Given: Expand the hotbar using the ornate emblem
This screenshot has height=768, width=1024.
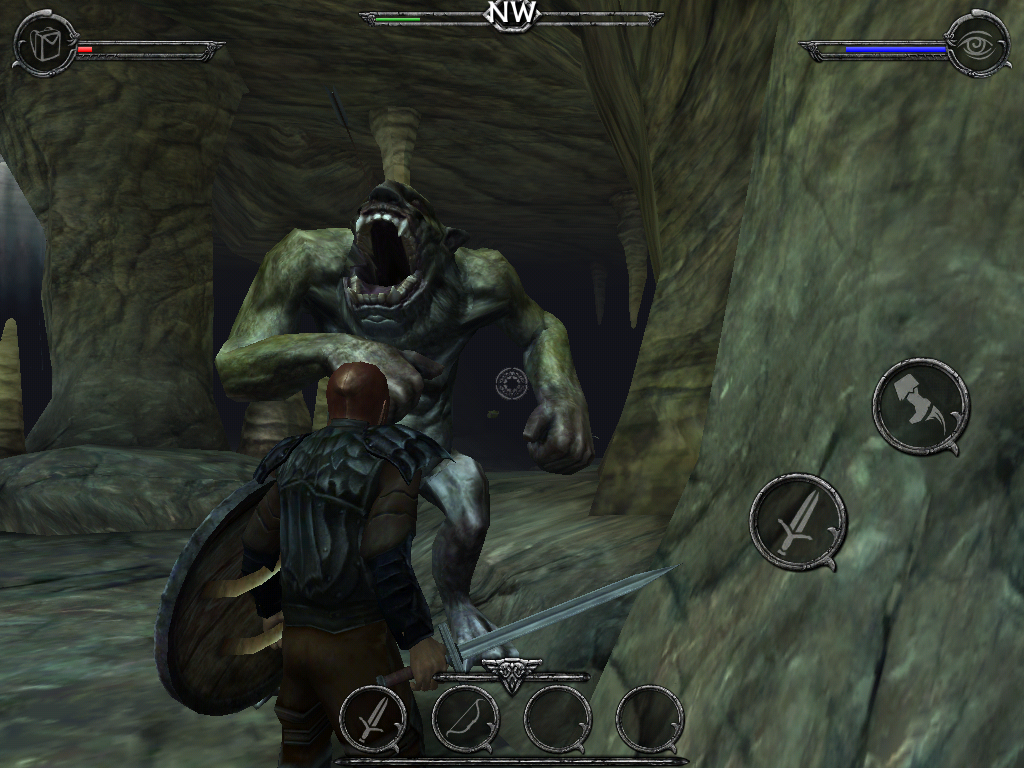Looking at the screenshot, I should click(x=511, y=672).
